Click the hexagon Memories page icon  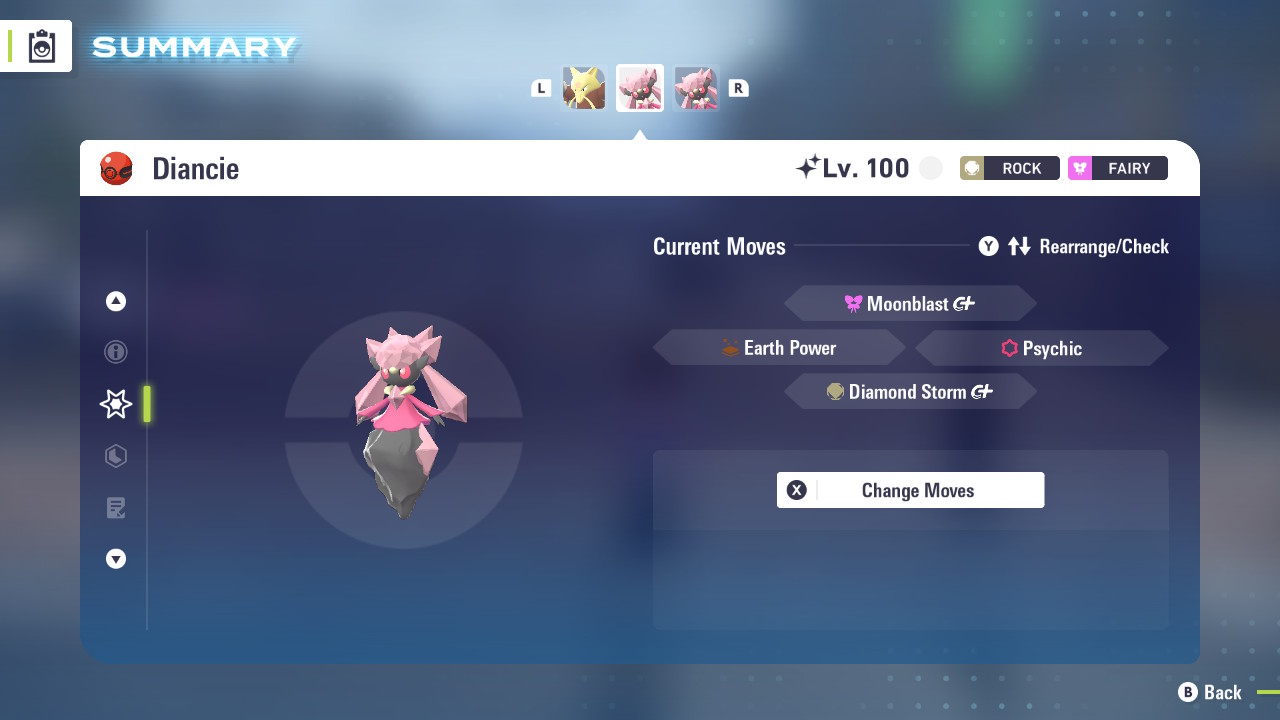click(115, 456)
